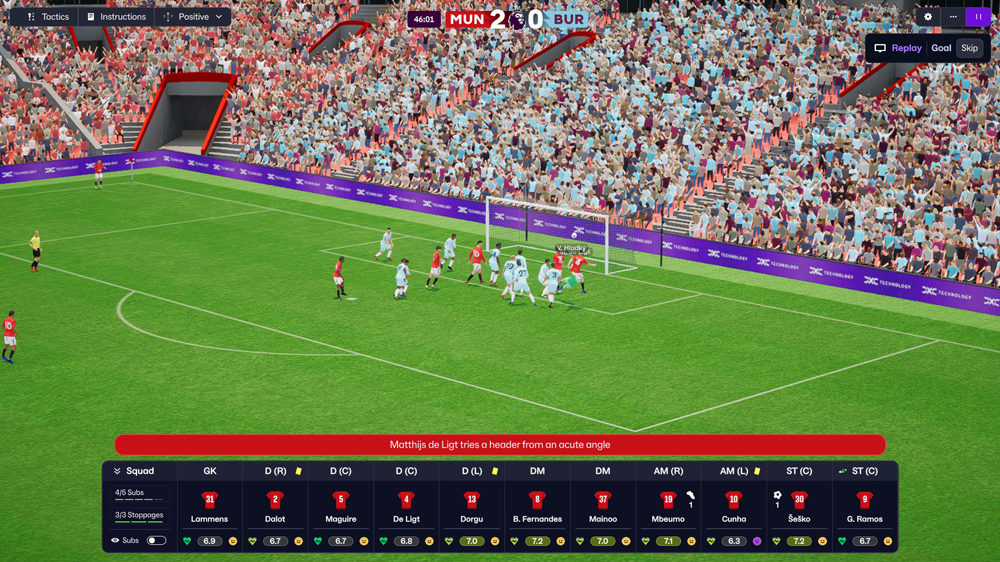1000x562 pixels.
Task: Select right-back Dalot
Action: (275, 505)
